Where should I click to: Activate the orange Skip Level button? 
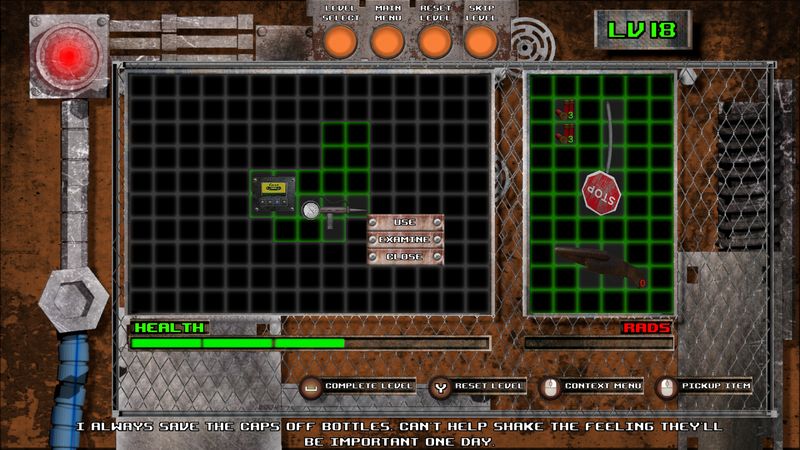(481, 41)
